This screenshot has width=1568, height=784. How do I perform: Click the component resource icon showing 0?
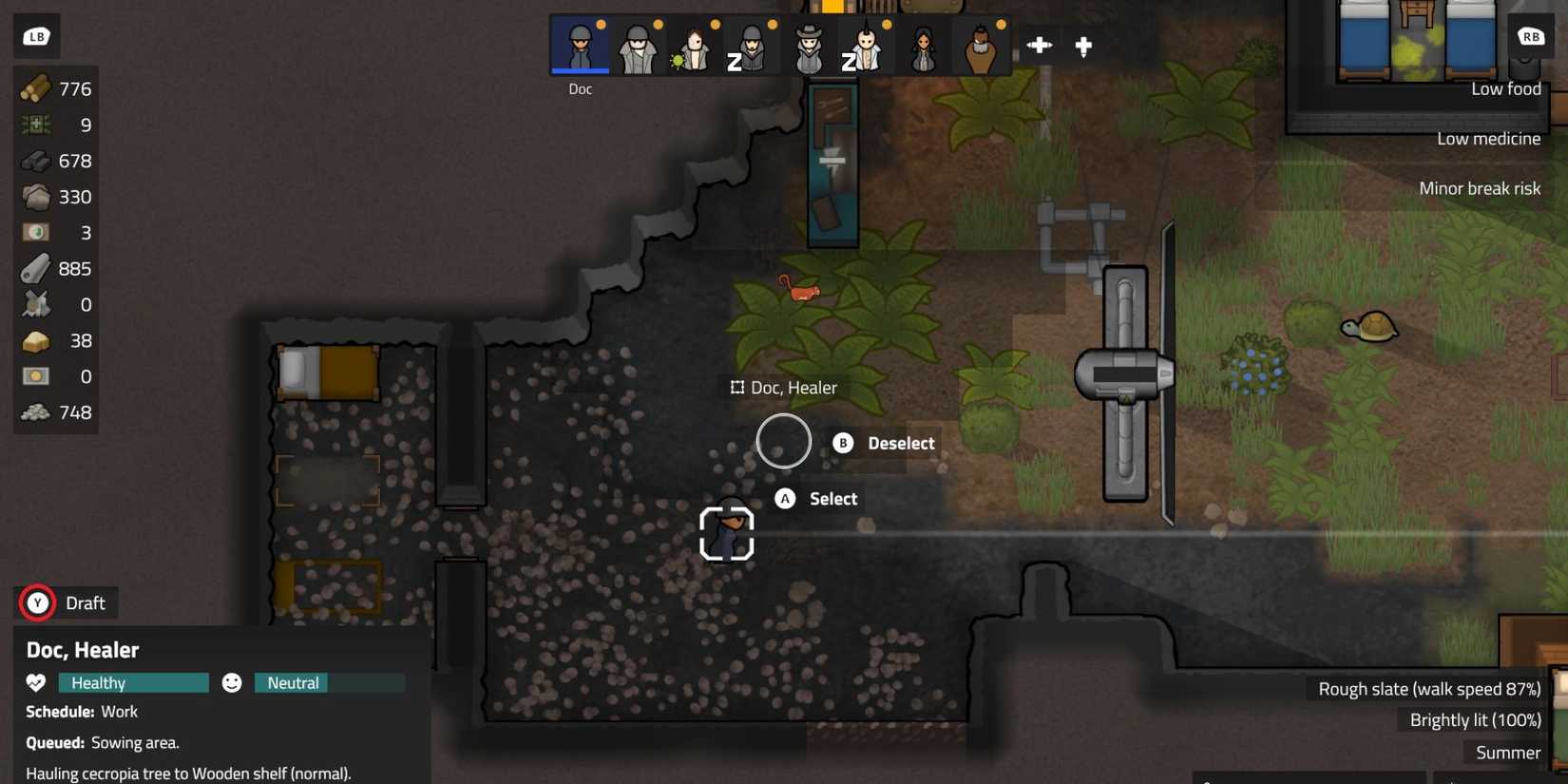pyautogui.click(x=35, y=304)
